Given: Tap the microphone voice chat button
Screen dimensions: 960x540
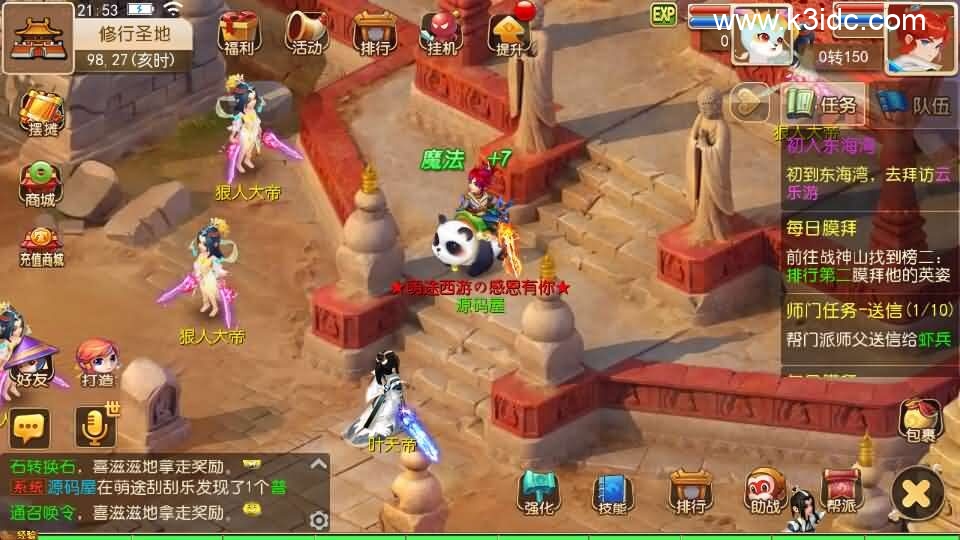Looking at the screenshot, I should [x=96, y=428].
